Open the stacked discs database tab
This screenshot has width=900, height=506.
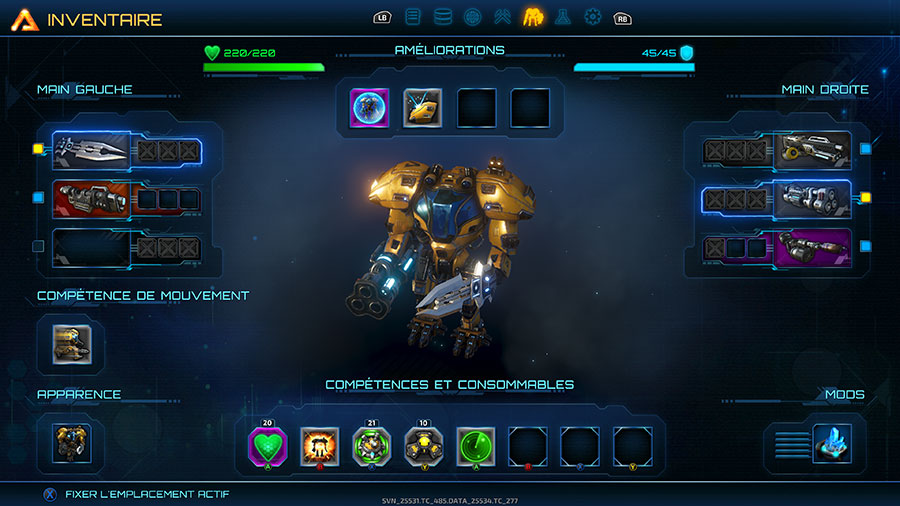tap(443, 17)
